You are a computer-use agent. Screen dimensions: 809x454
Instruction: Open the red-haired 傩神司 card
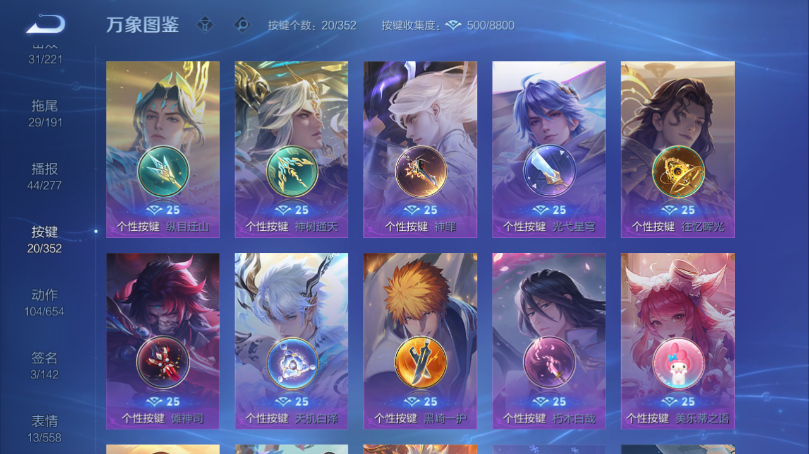(x=163, y=340)
